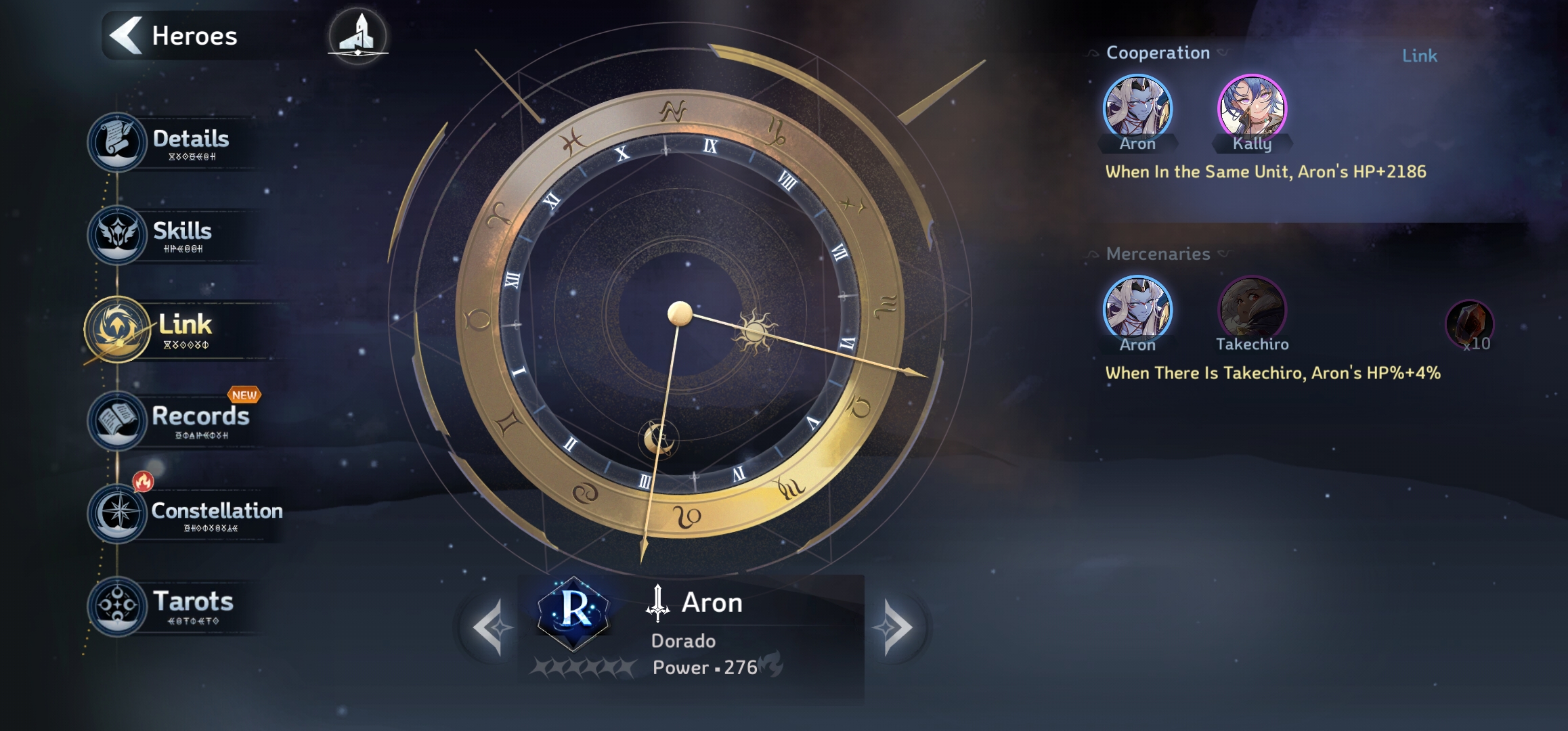View the previous hero with left arrow
The height and width of the screenshot is (731, 1568).
point(489,627)
